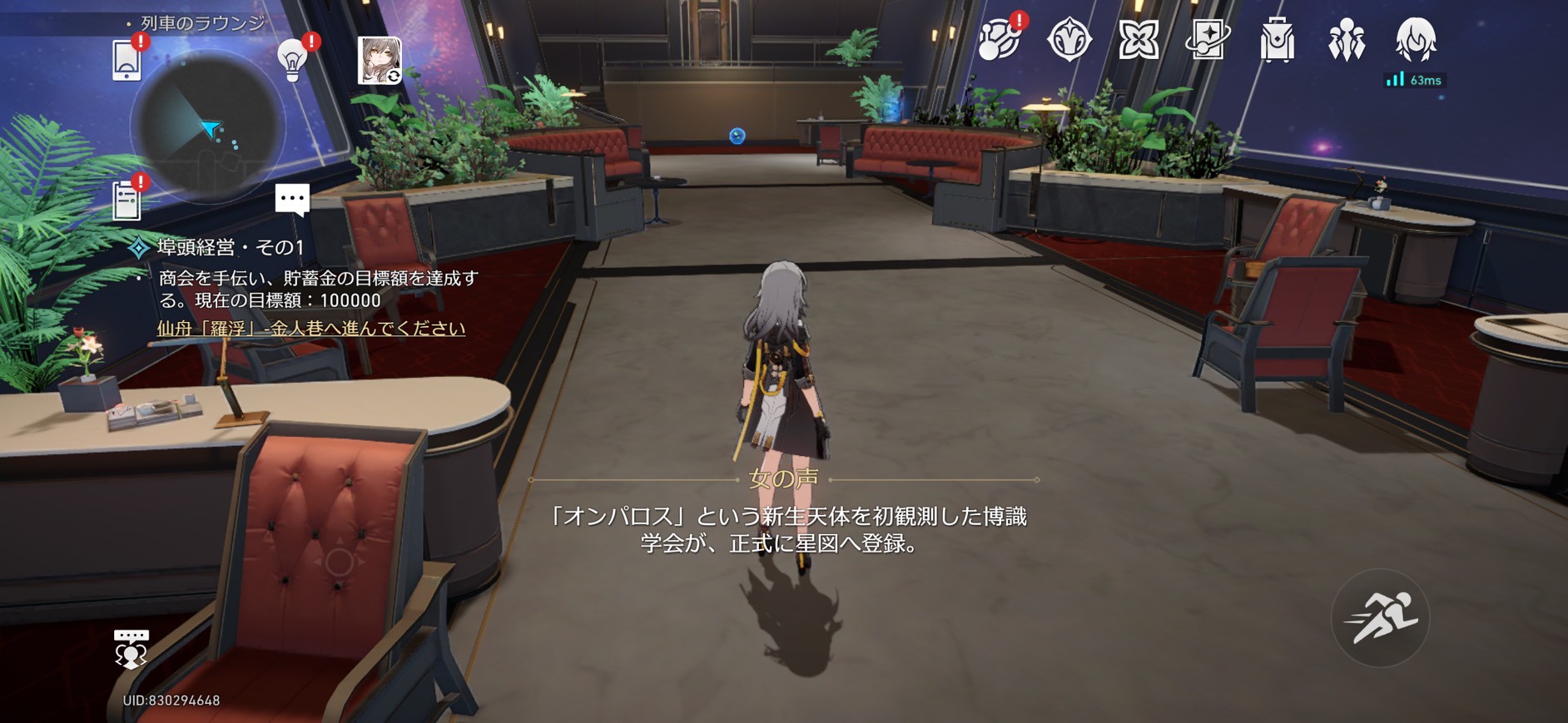Image resolution: width=1568 pixels, height=723 pixels.
Task: Open the round compass guide icon
Action: click(1069, 40)
